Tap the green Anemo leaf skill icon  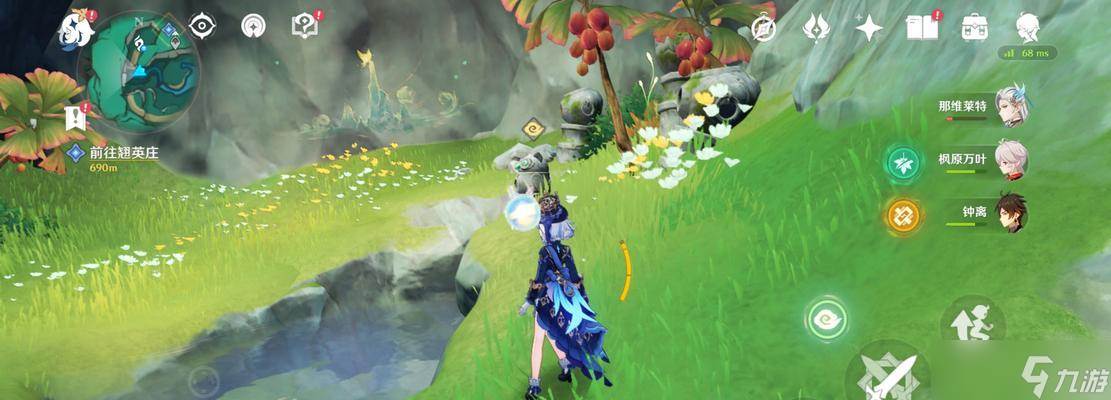point(903,163)
